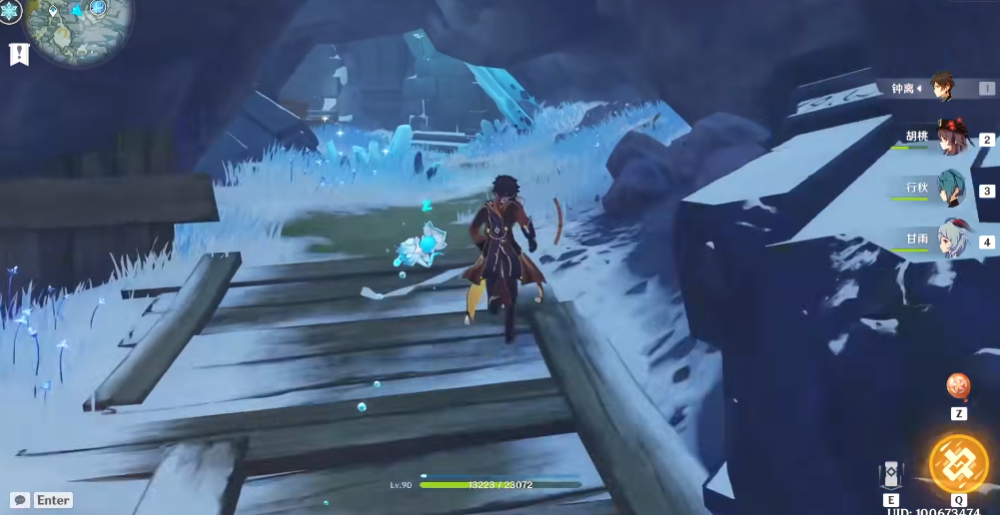Switch to party member 胡桃 (Hu Tao)
The width and height of the screenshot is (1000, 515).
tap(948, 138)
